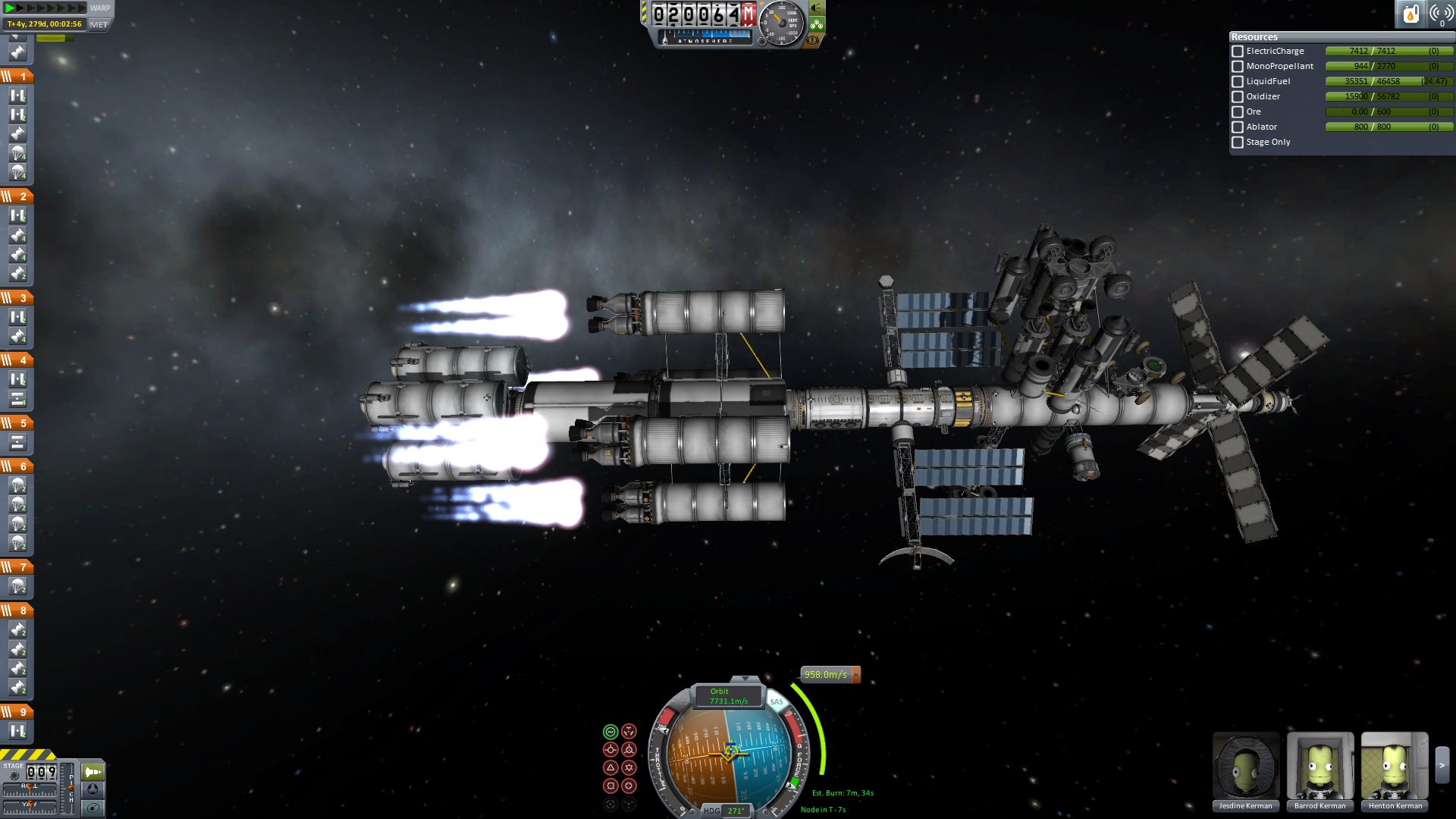The width and height of the screenshot is (1456, 819).
Task: Select Jesdine Kerman's crew portrait
Action: [x=1246, y=766]
